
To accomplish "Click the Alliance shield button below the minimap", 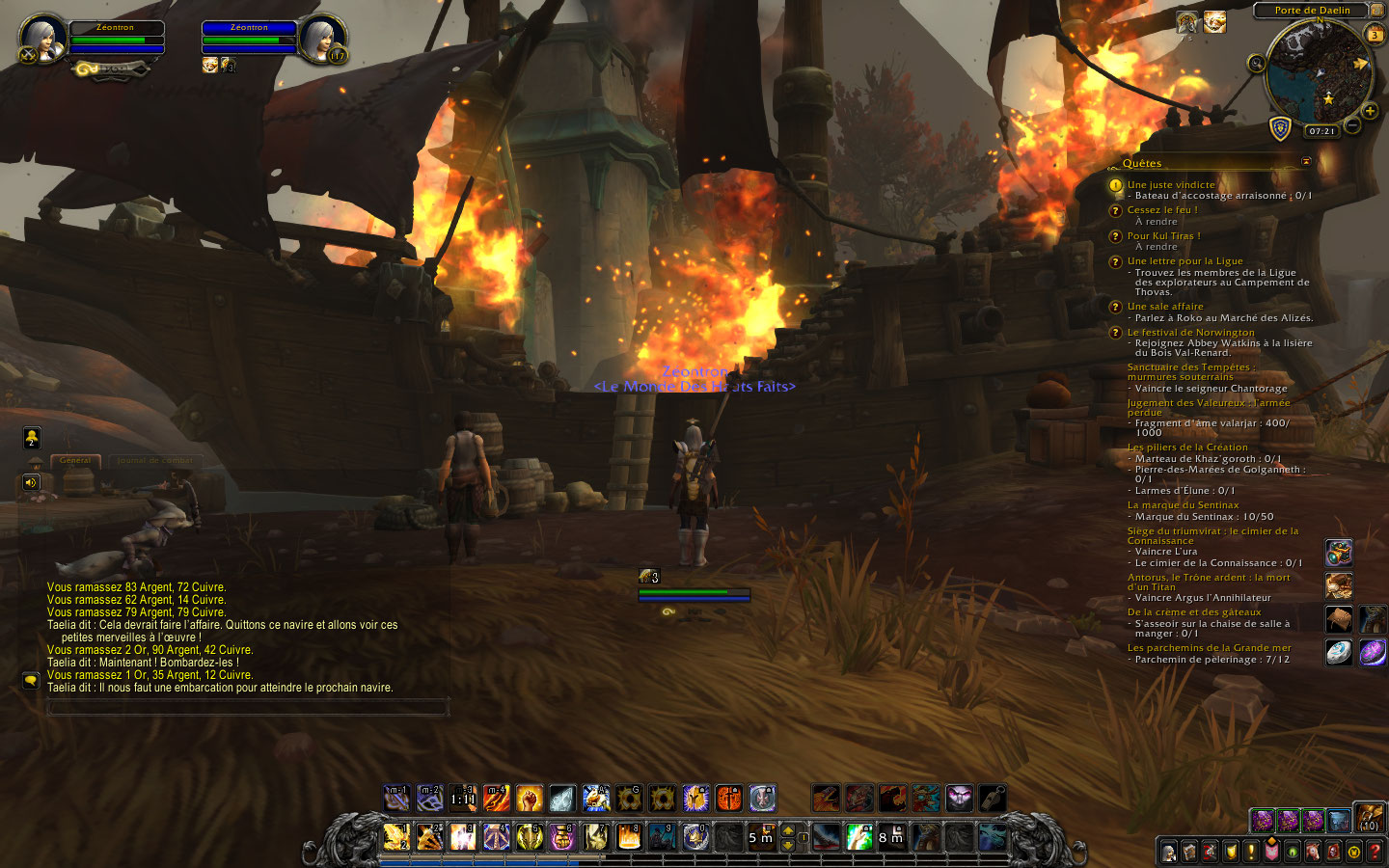I will pyautogui.click(x=1280, y=128).
